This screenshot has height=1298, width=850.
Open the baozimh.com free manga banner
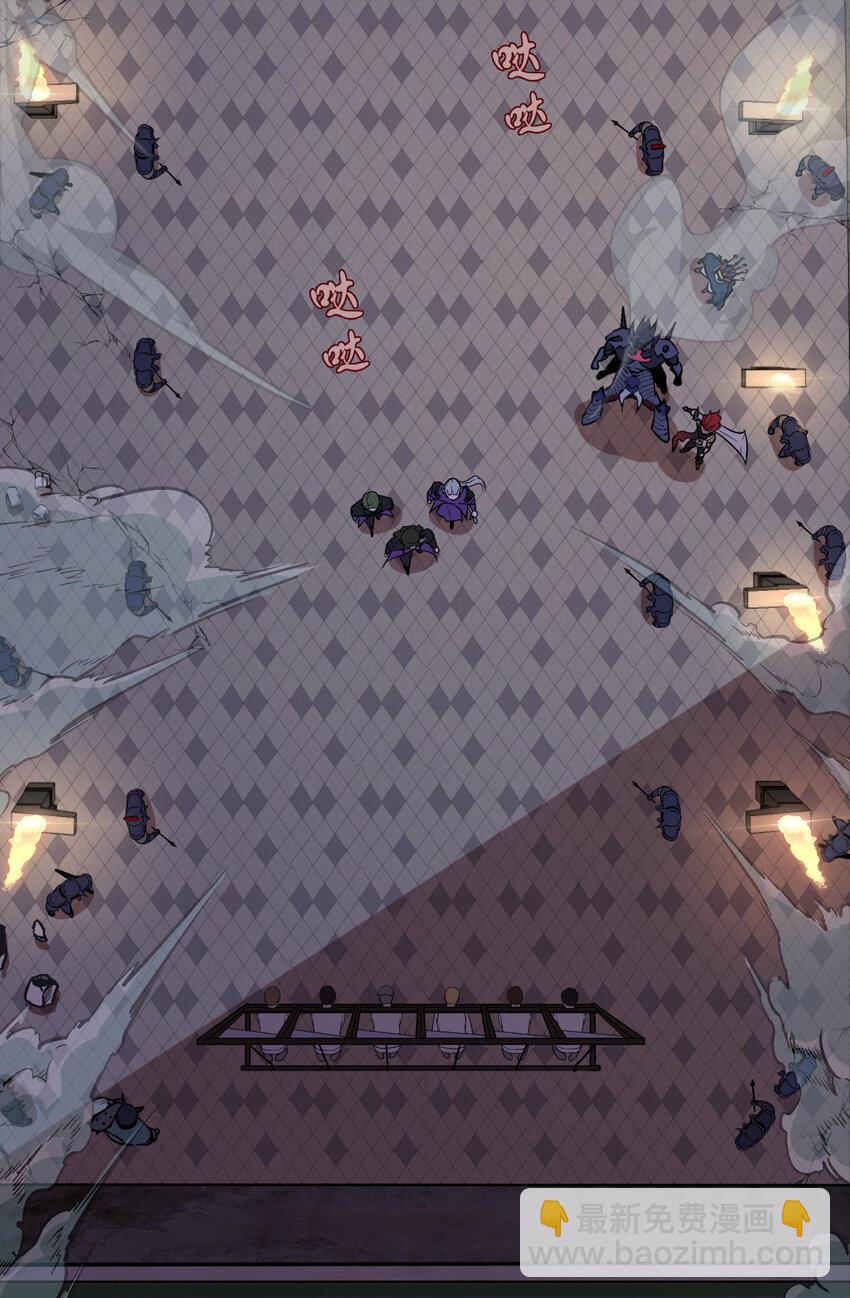click(674, 1233)
